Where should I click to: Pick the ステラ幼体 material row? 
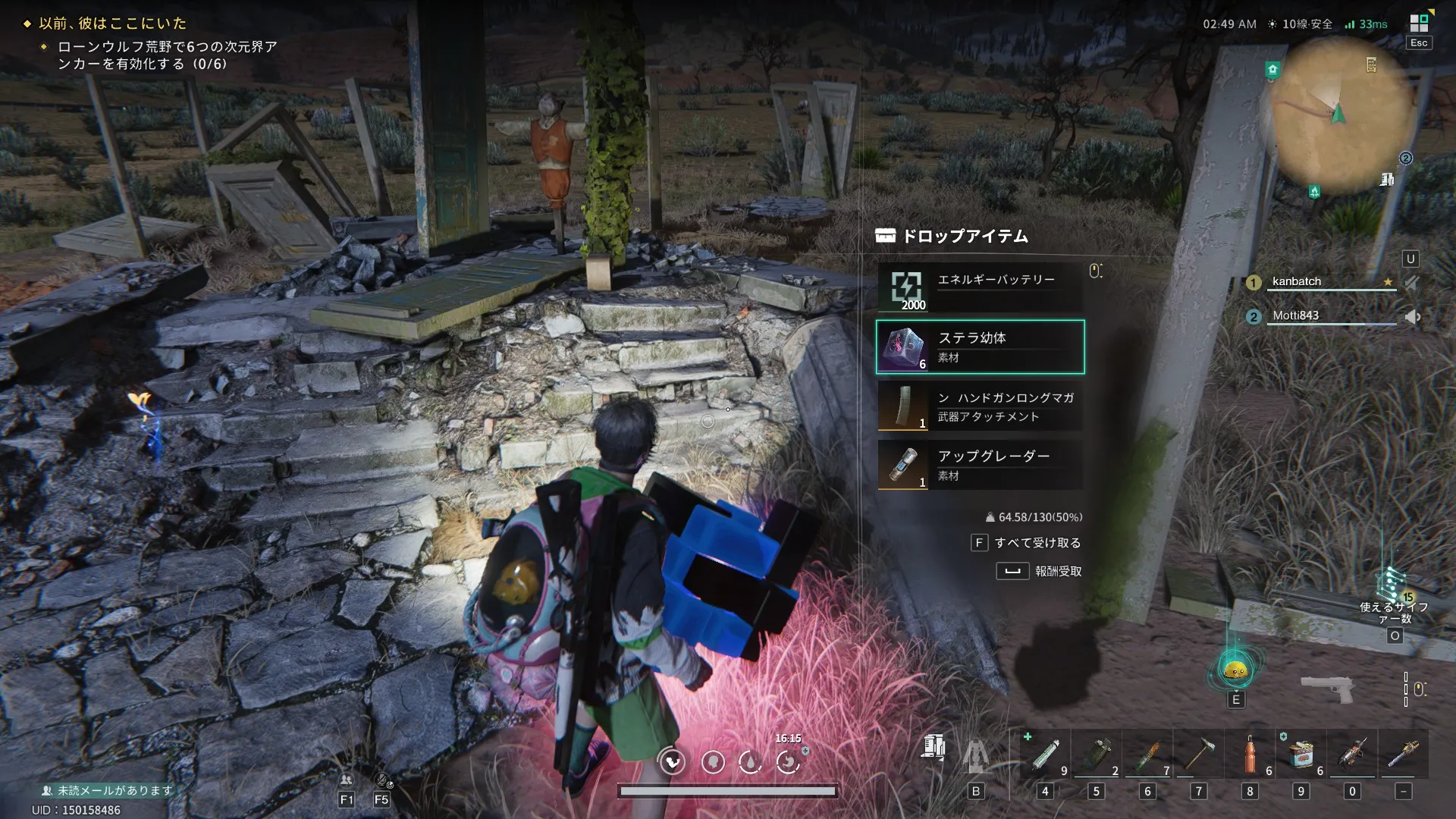pos(980,347)
